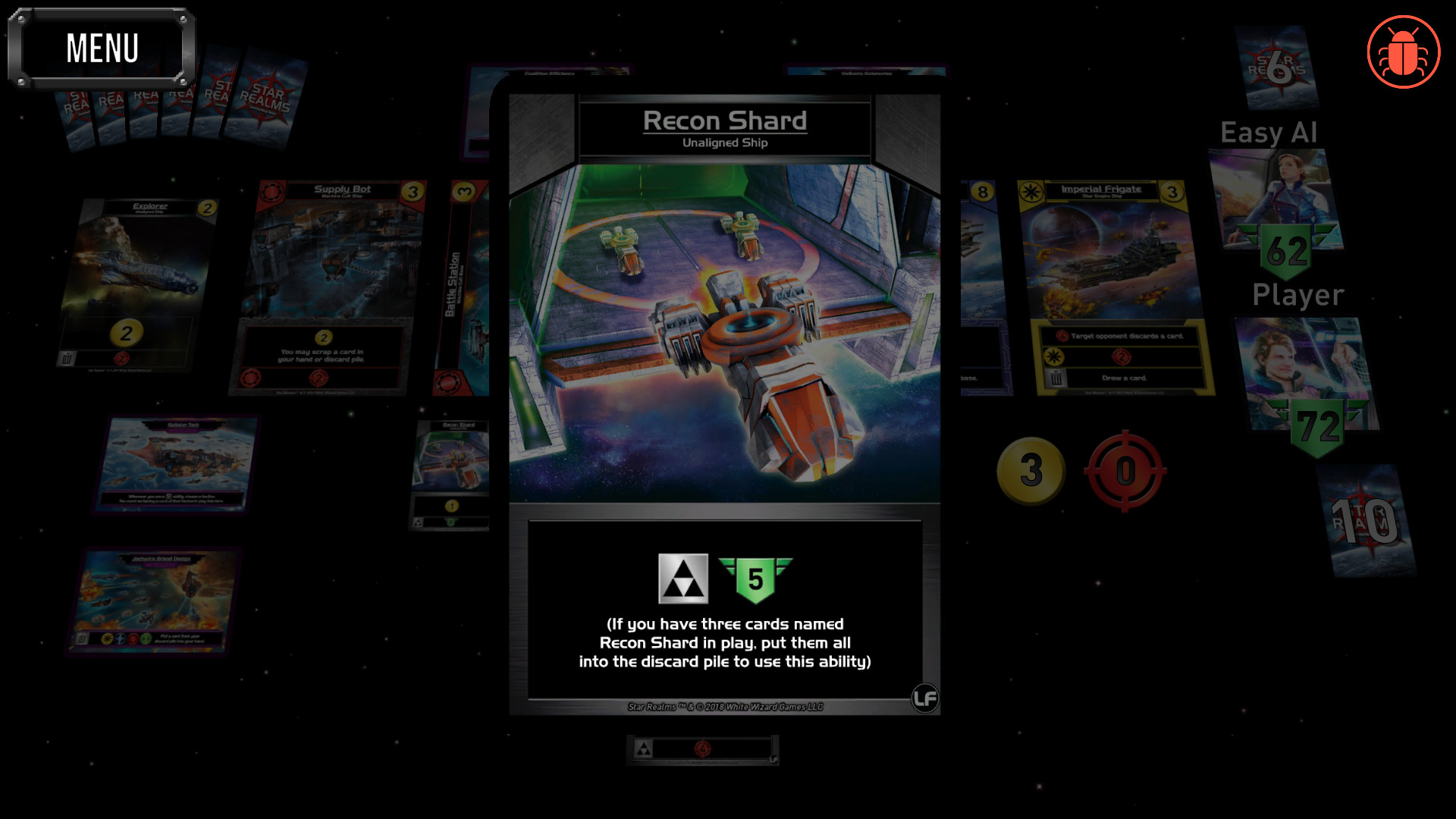
Task: Click the ally triangle icon on Recon Shard
Action: click(x=682, y=578)
